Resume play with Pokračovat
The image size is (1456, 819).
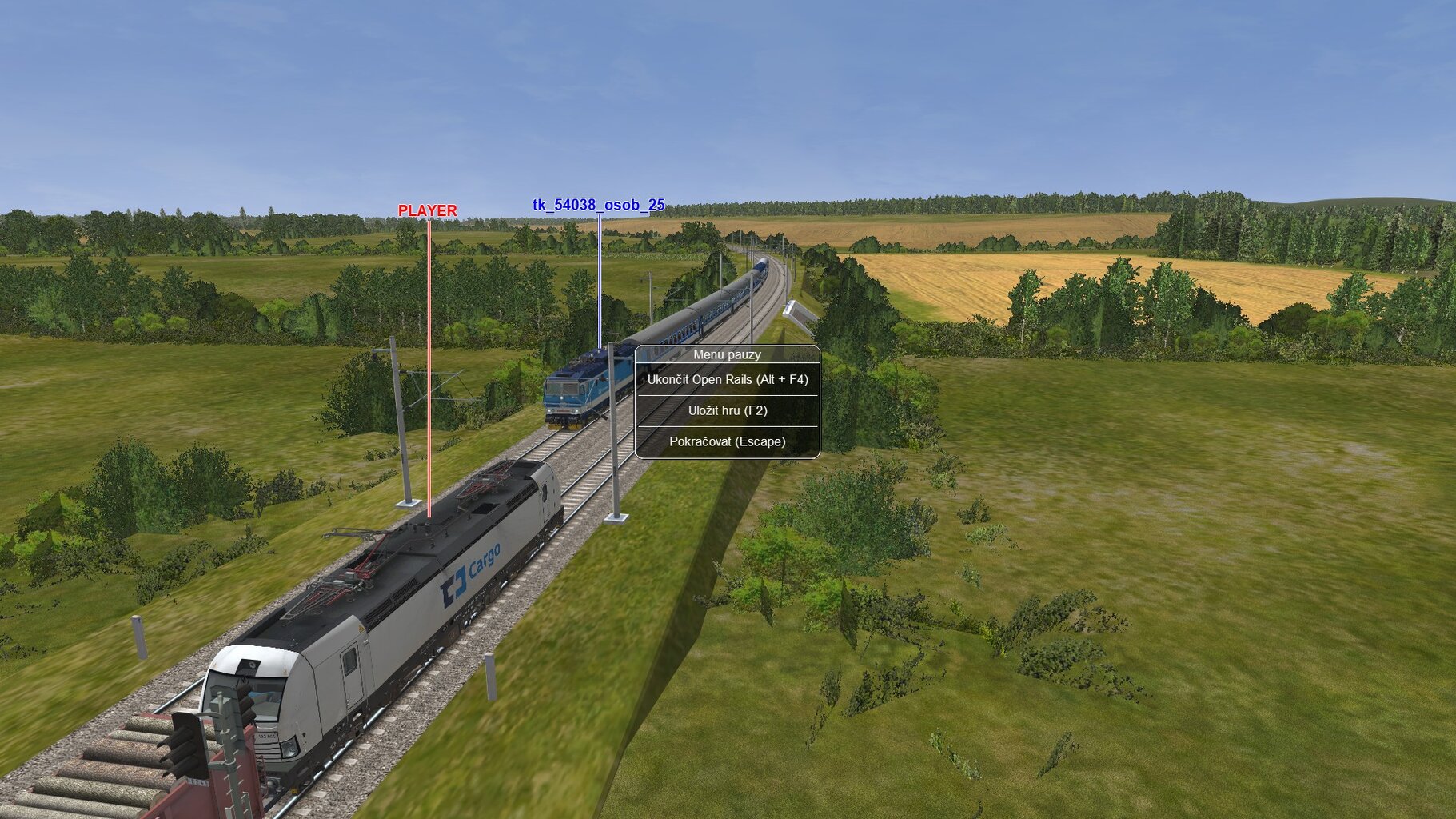click(x=727, y=441)
